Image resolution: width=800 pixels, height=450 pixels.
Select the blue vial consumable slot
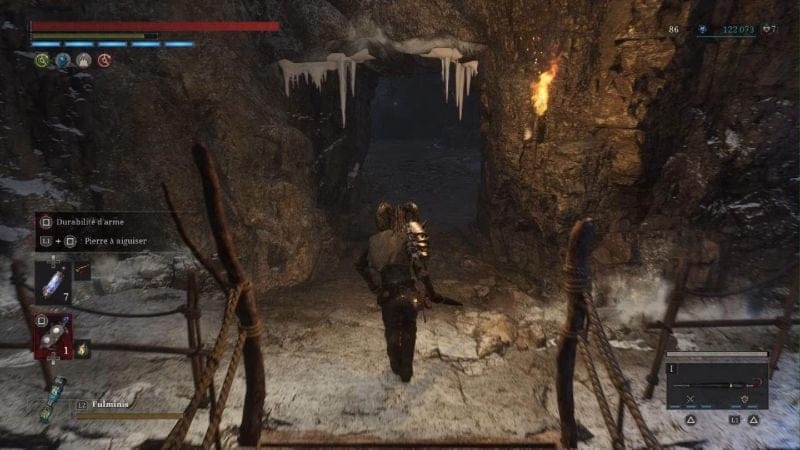pyautogui.click(x=52, y=281)
